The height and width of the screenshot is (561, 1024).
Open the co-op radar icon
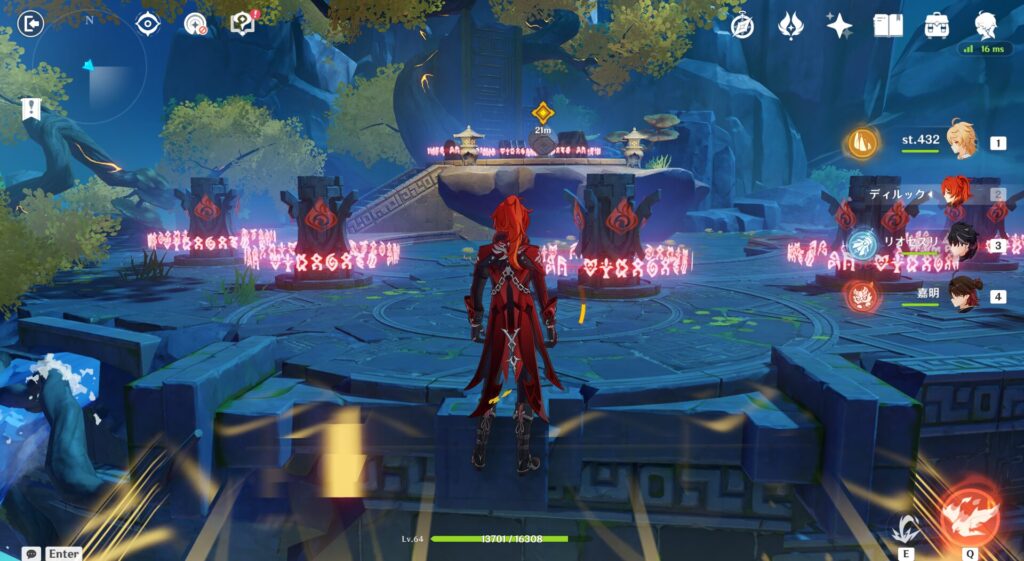pyautogui.click(x=196, y=23)
